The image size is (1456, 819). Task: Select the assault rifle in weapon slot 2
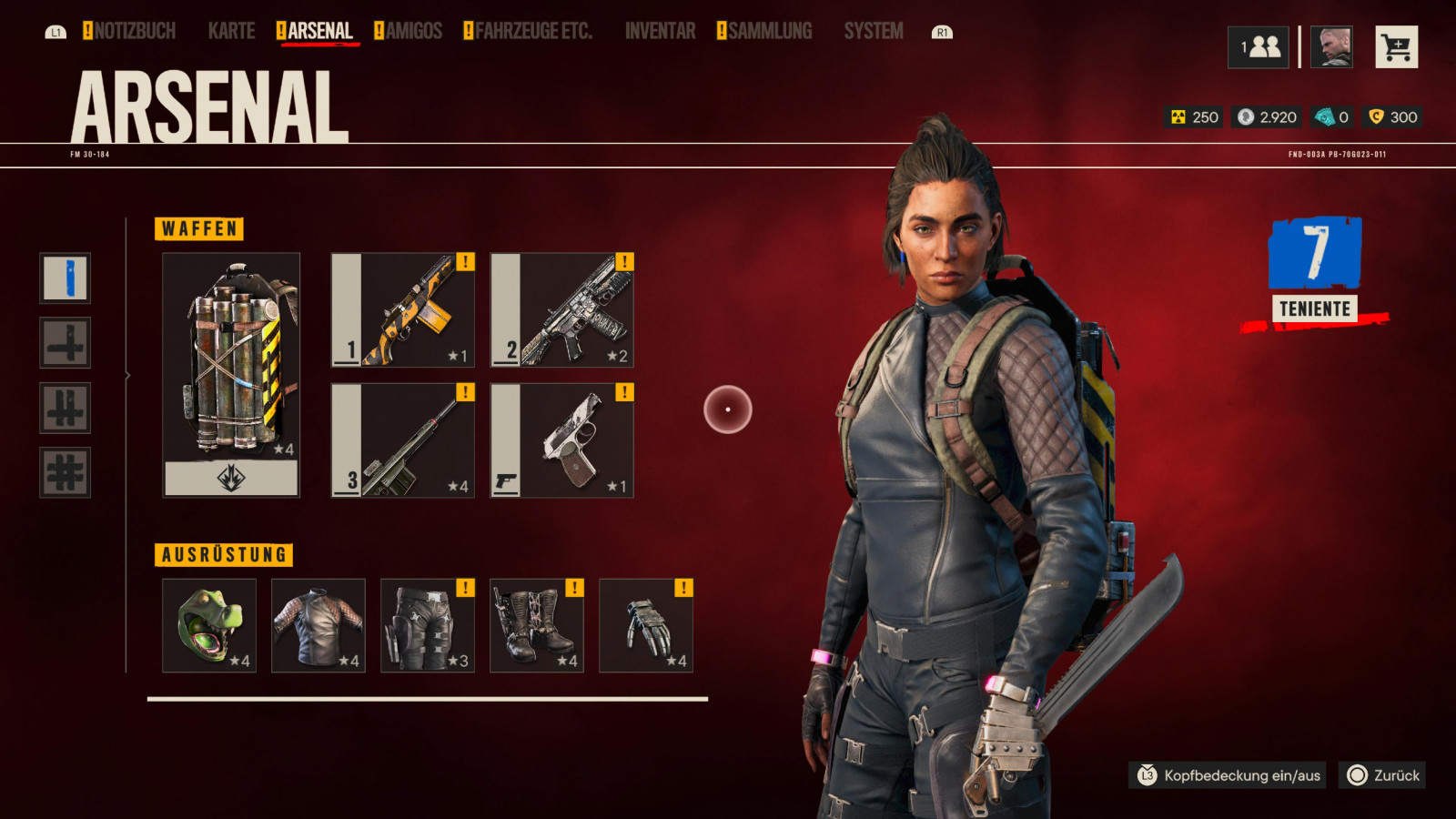(562, 310)
